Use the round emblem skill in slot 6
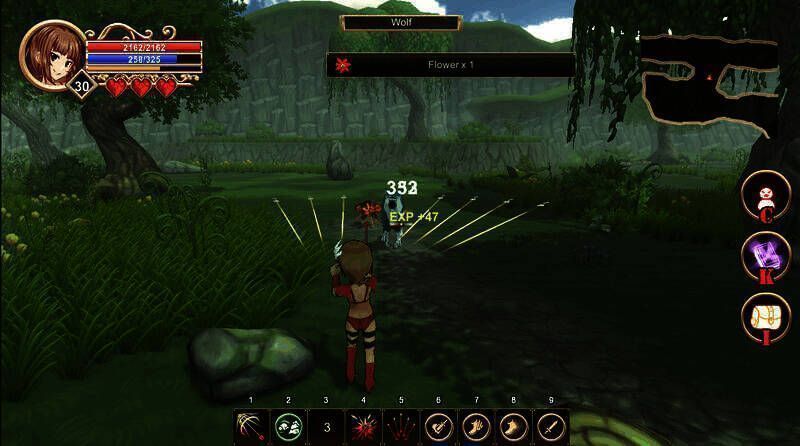 (x=438, y=427)
